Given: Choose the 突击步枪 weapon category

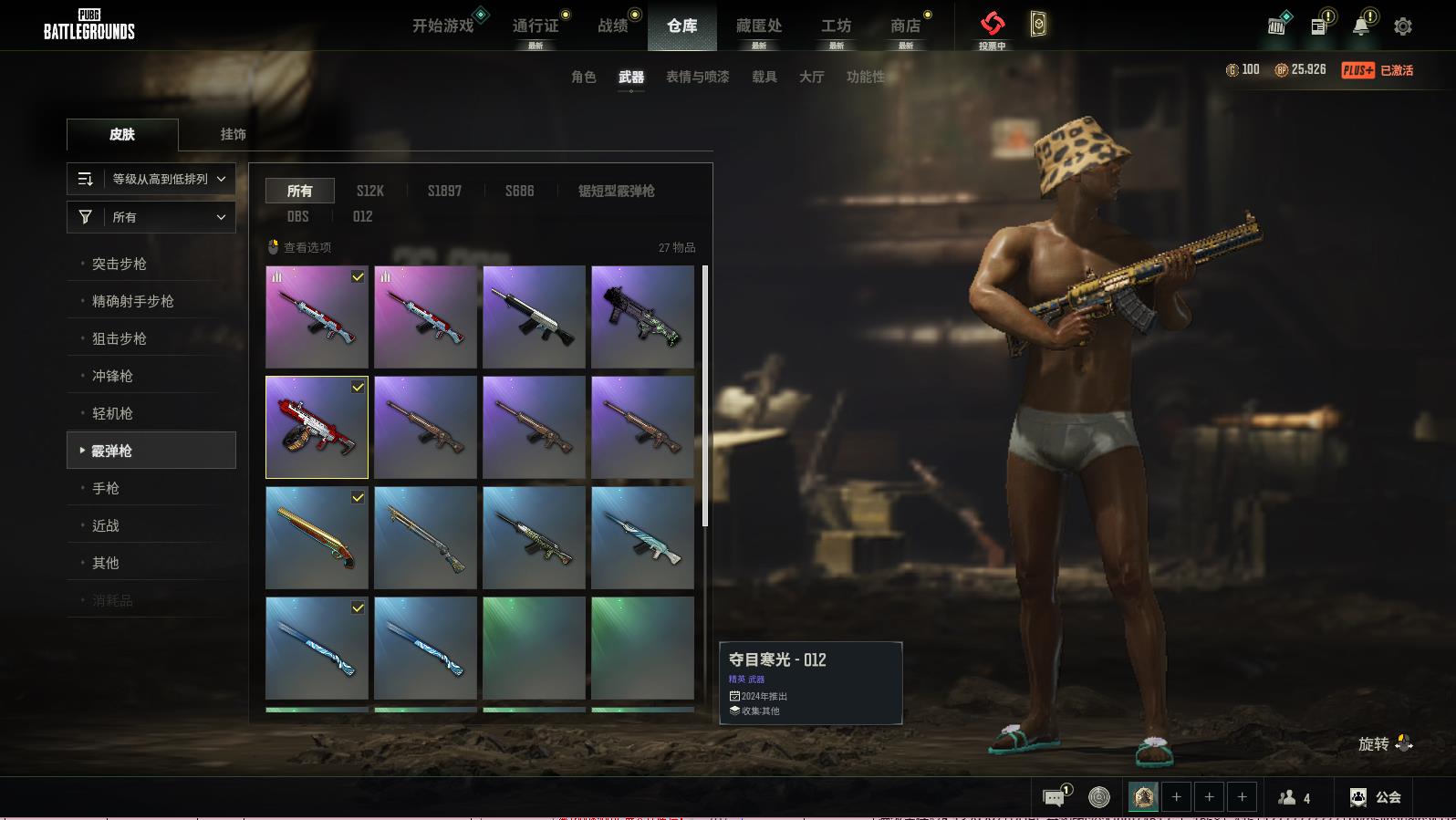Looking at the screenshot, I should click(x=120, y=264).
